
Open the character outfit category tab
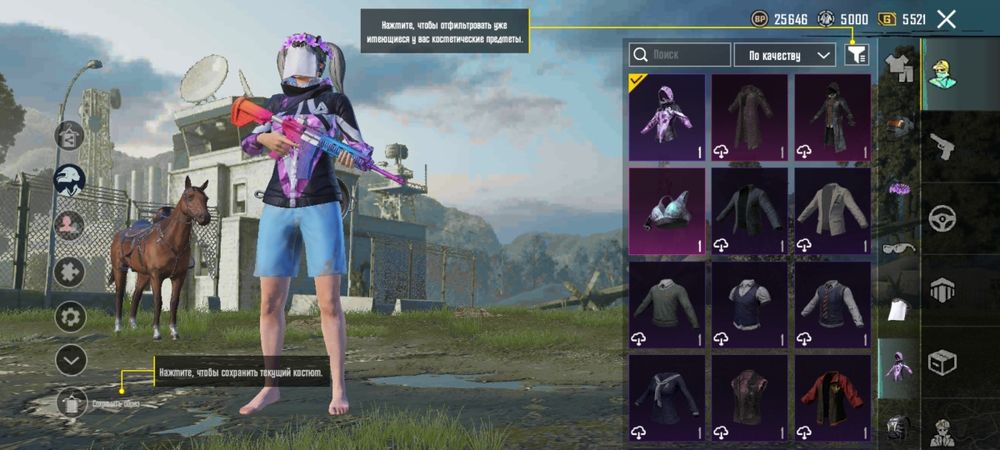tap(942, 75)
